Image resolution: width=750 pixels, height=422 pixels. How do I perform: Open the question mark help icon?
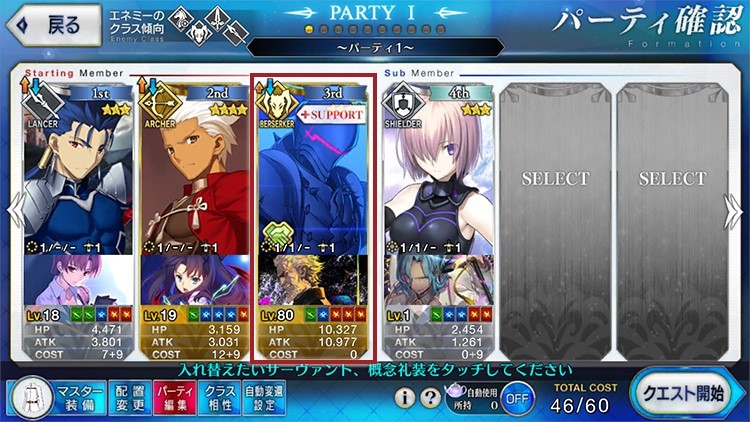coord(431,398)
